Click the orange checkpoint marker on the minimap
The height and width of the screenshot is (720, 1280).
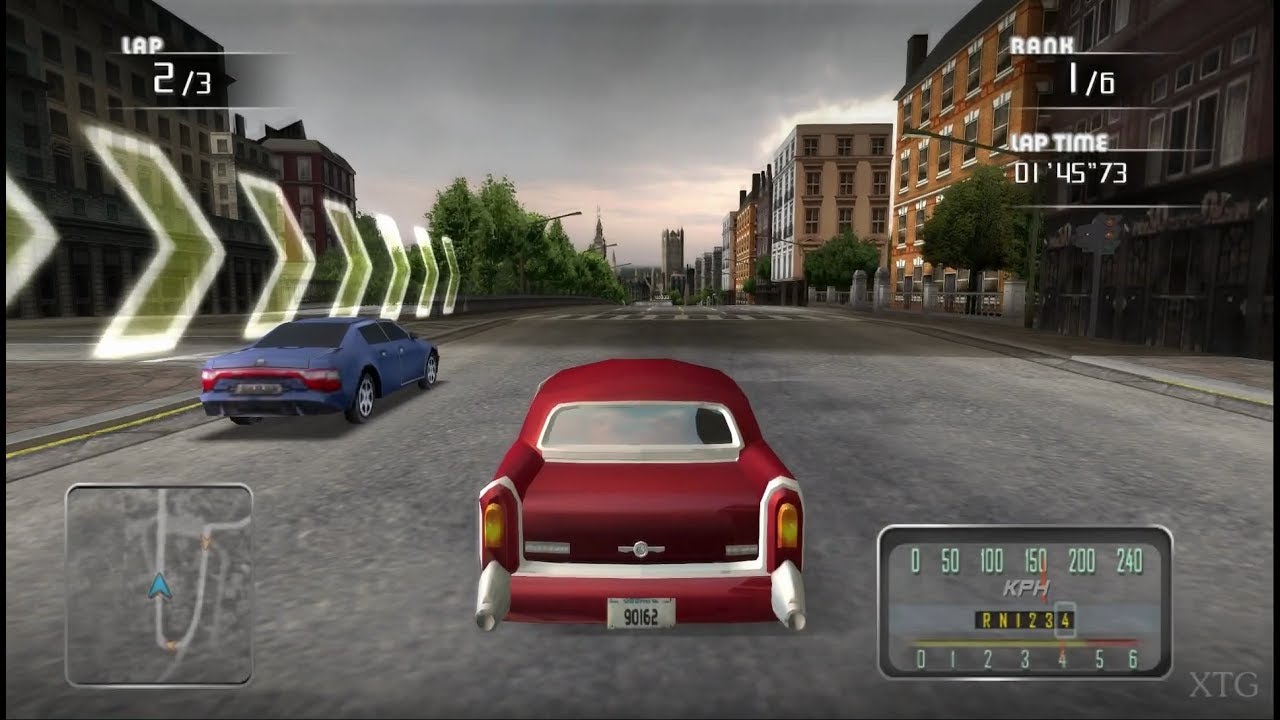pos(207,541)
